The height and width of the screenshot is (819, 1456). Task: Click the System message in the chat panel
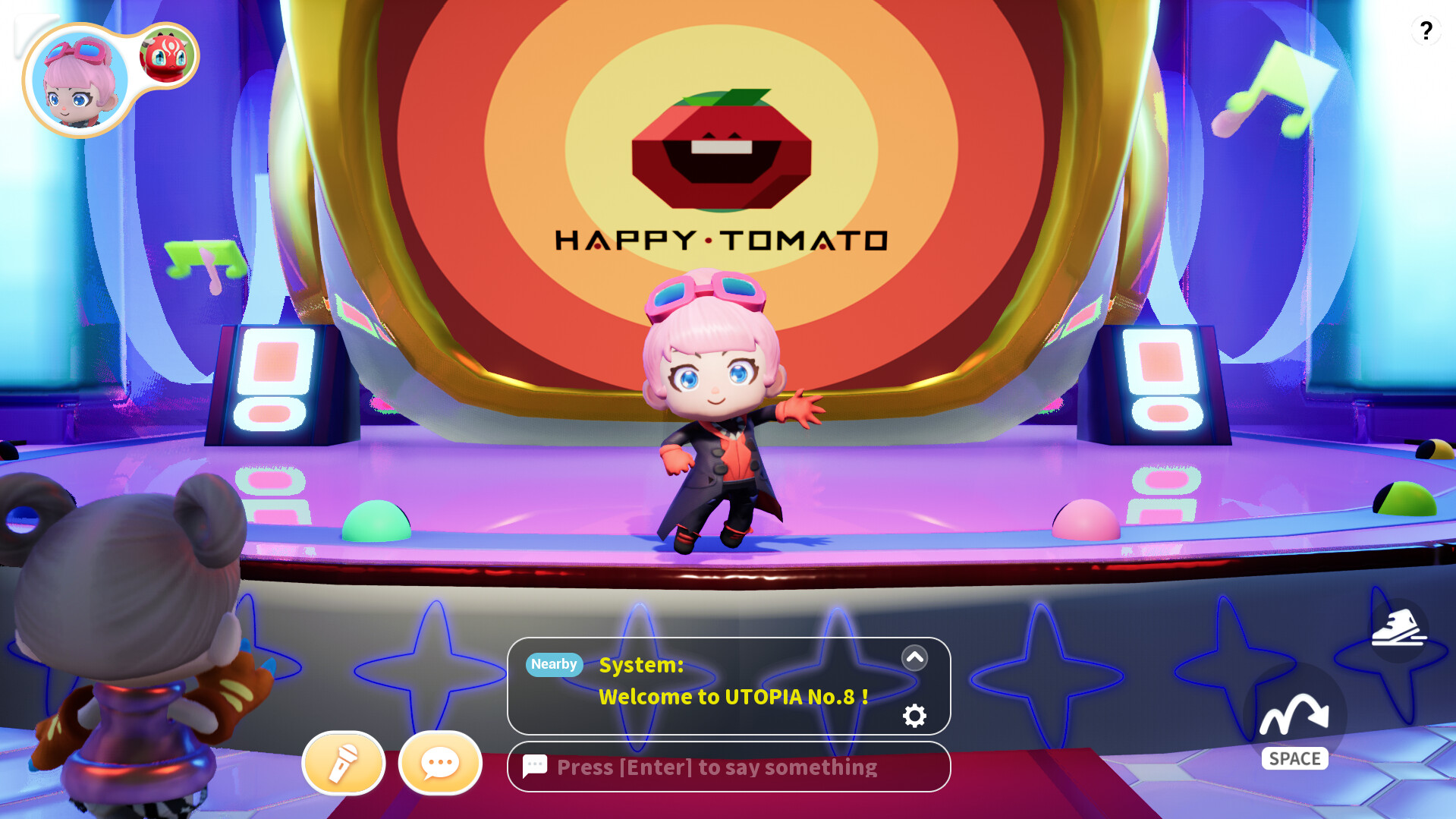(640, 666)
